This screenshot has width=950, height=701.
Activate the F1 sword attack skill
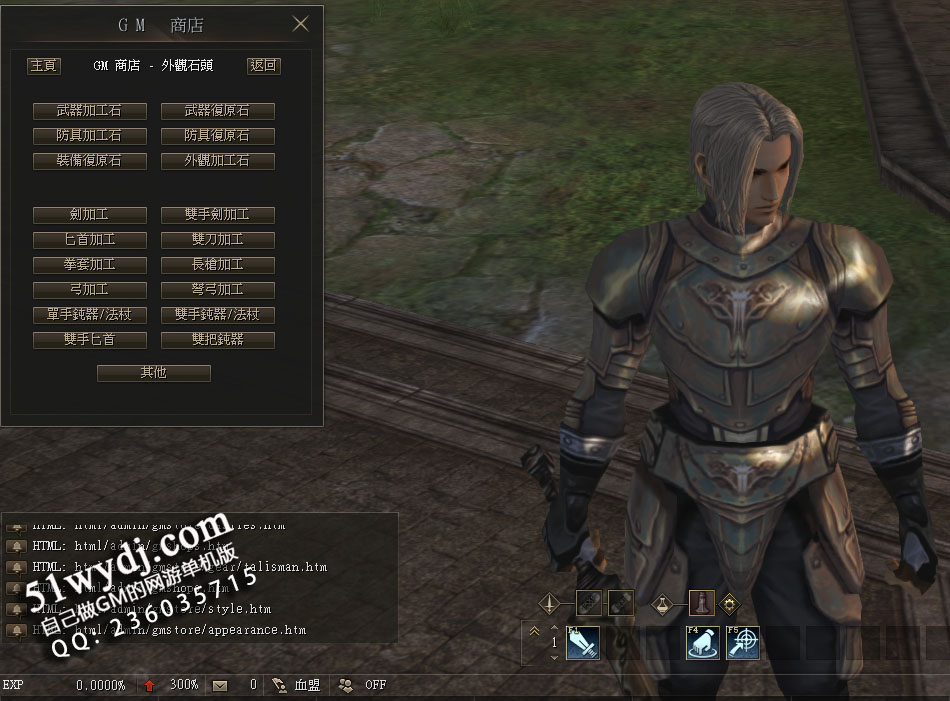582,643
